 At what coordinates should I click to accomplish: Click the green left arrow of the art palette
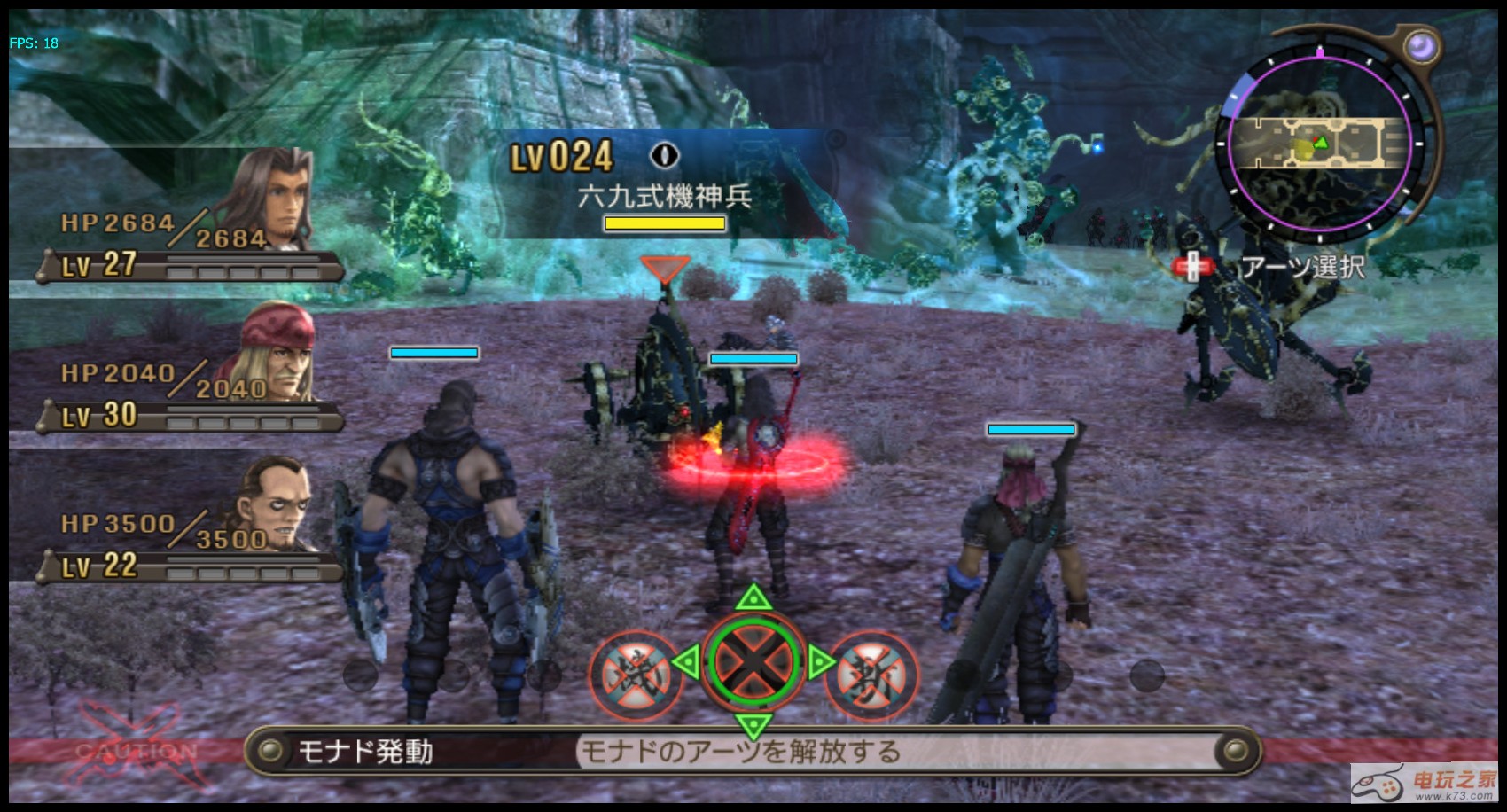[x=685, y=662]
